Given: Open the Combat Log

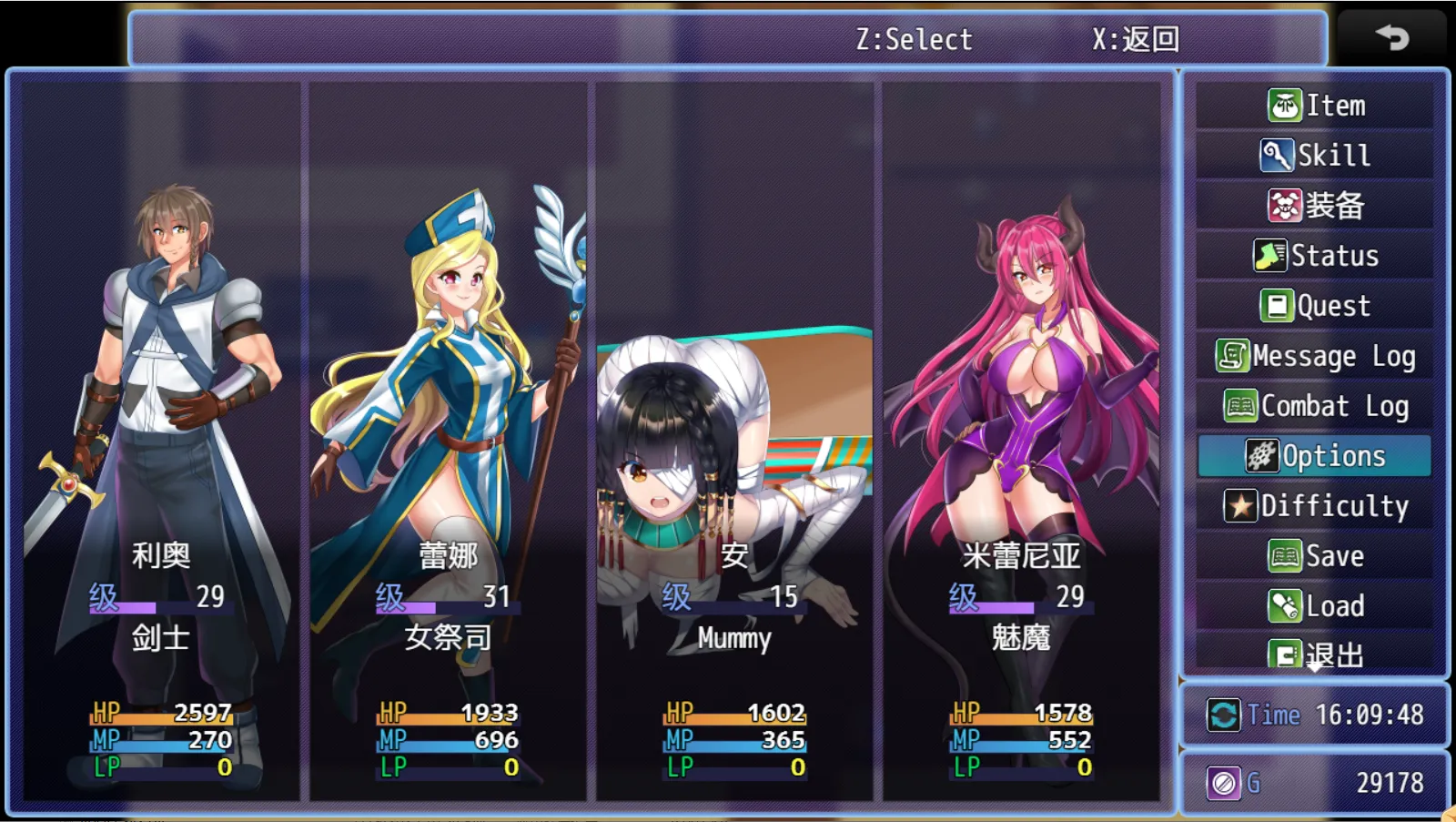Looking at the screenshot, I should pyautogui.click(x=1315, y=406).
